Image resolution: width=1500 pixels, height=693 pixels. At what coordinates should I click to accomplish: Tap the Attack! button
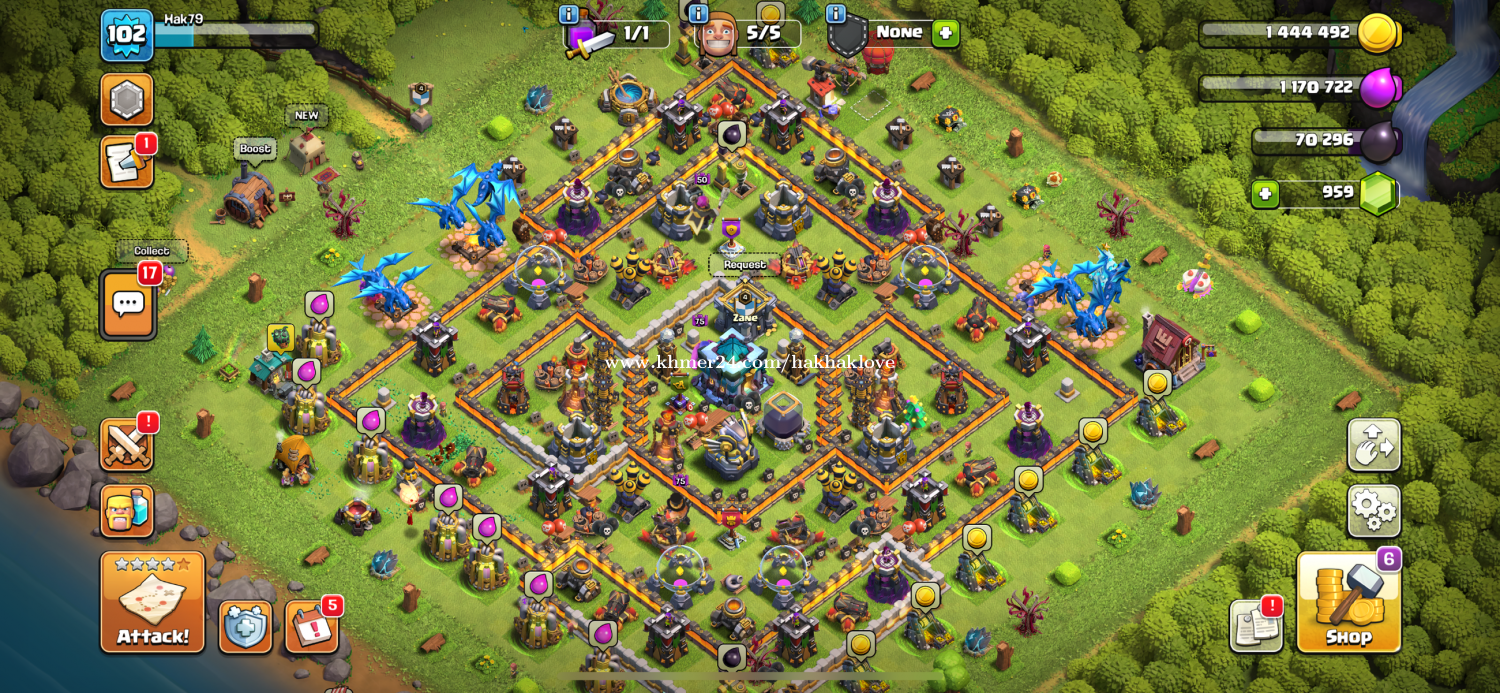click(x=152, y=602)
